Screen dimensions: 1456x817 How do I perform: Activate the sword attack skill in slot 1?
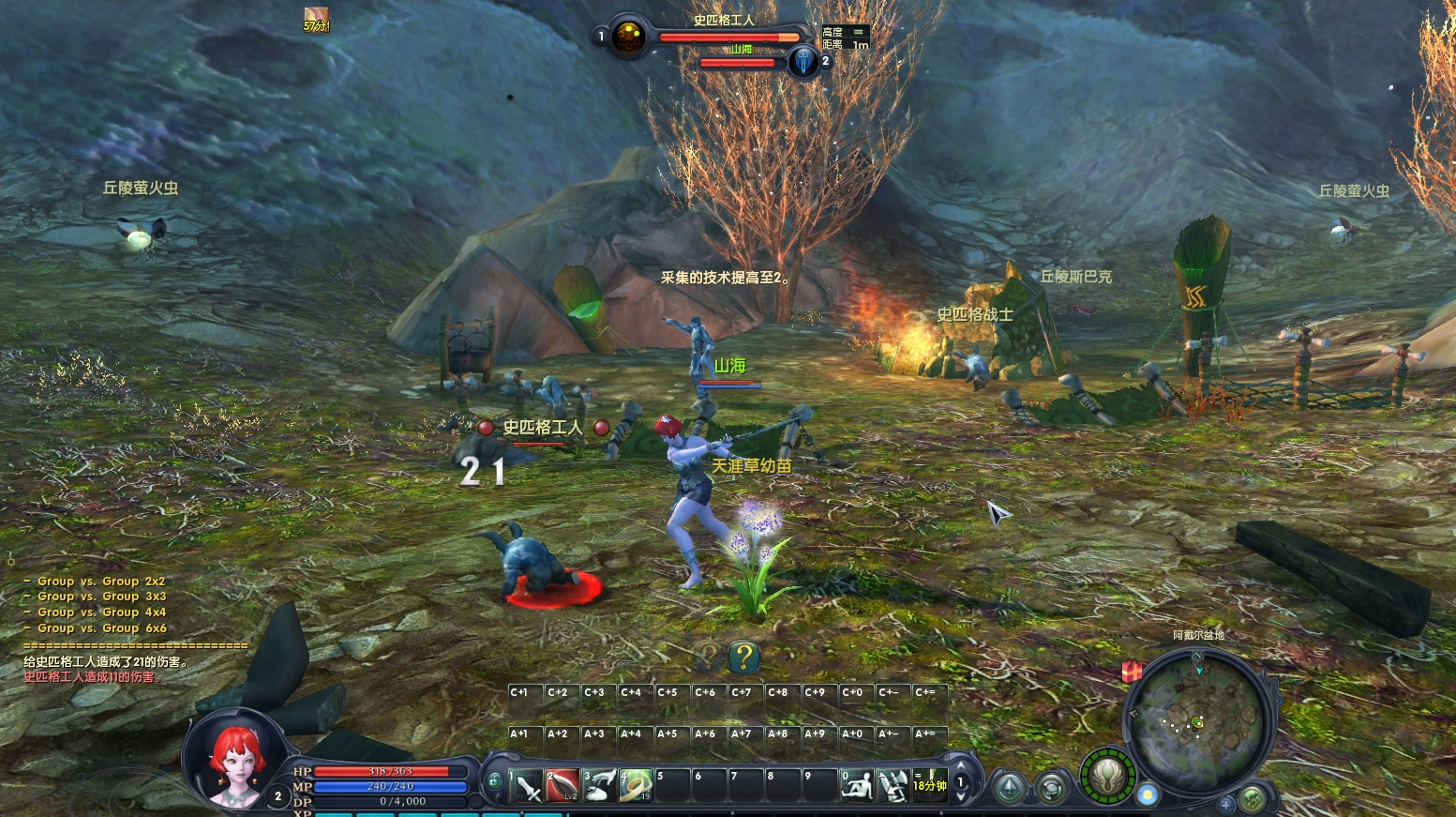click(526, 785)
